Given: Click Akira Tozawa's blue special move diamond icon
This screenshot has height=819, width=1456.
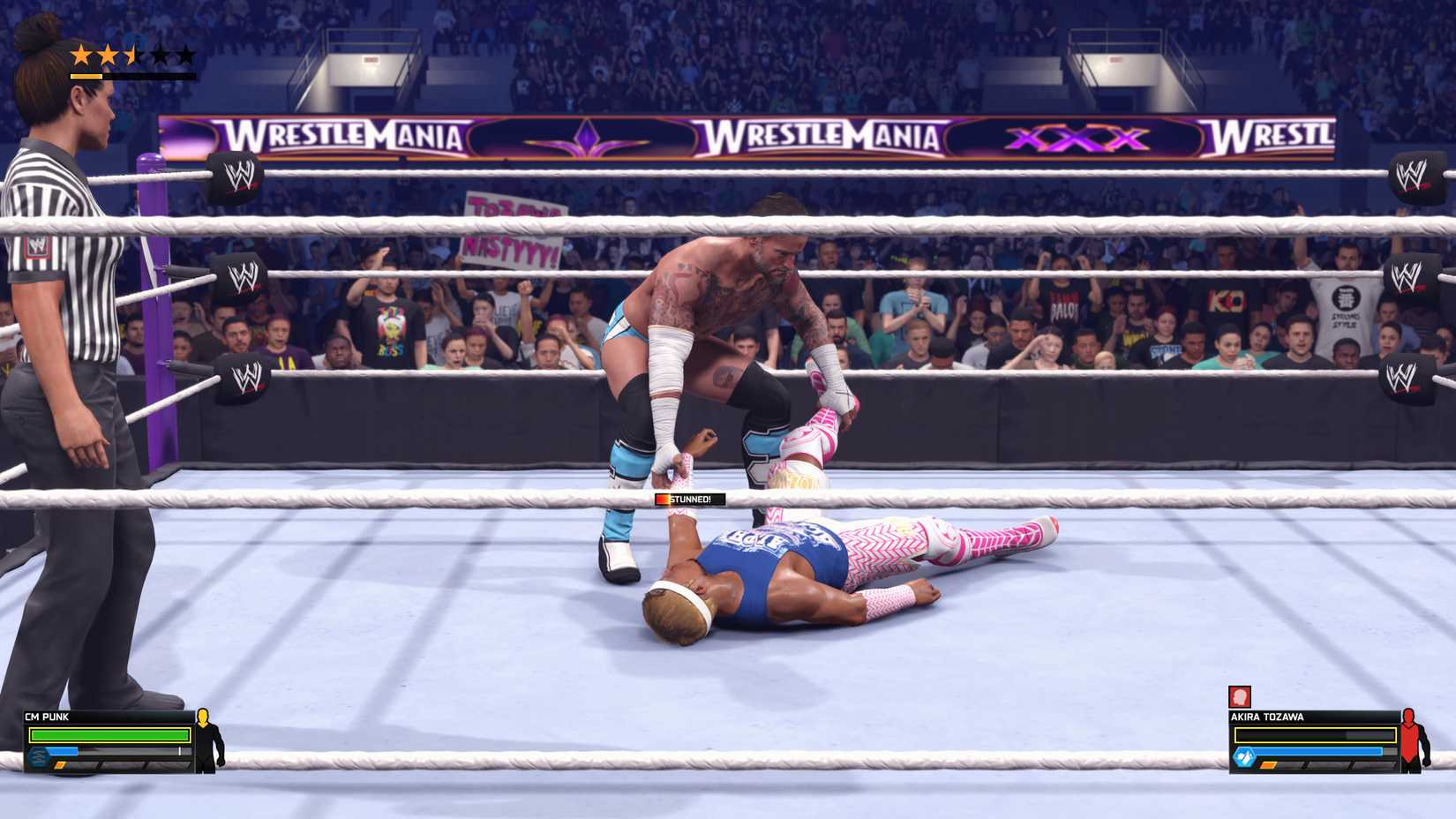Looking at the screenshot, I should point(1243,755).
